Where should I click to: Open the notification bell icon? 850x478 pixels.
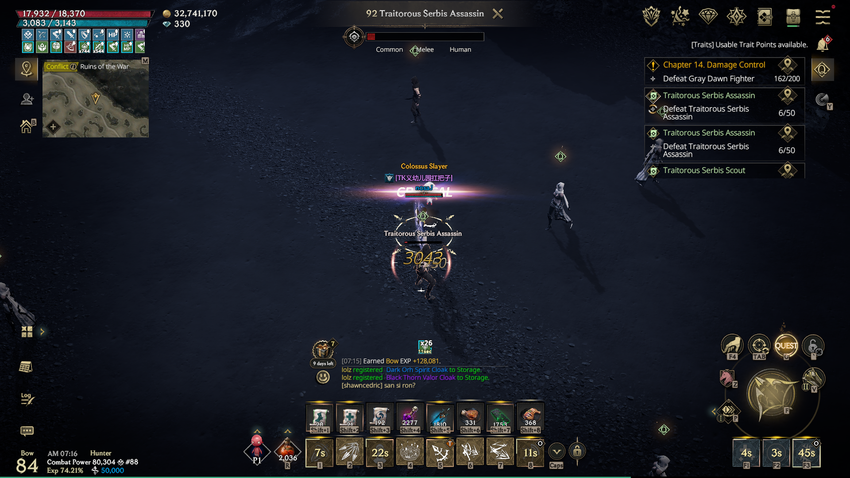(x=823, y=44)
